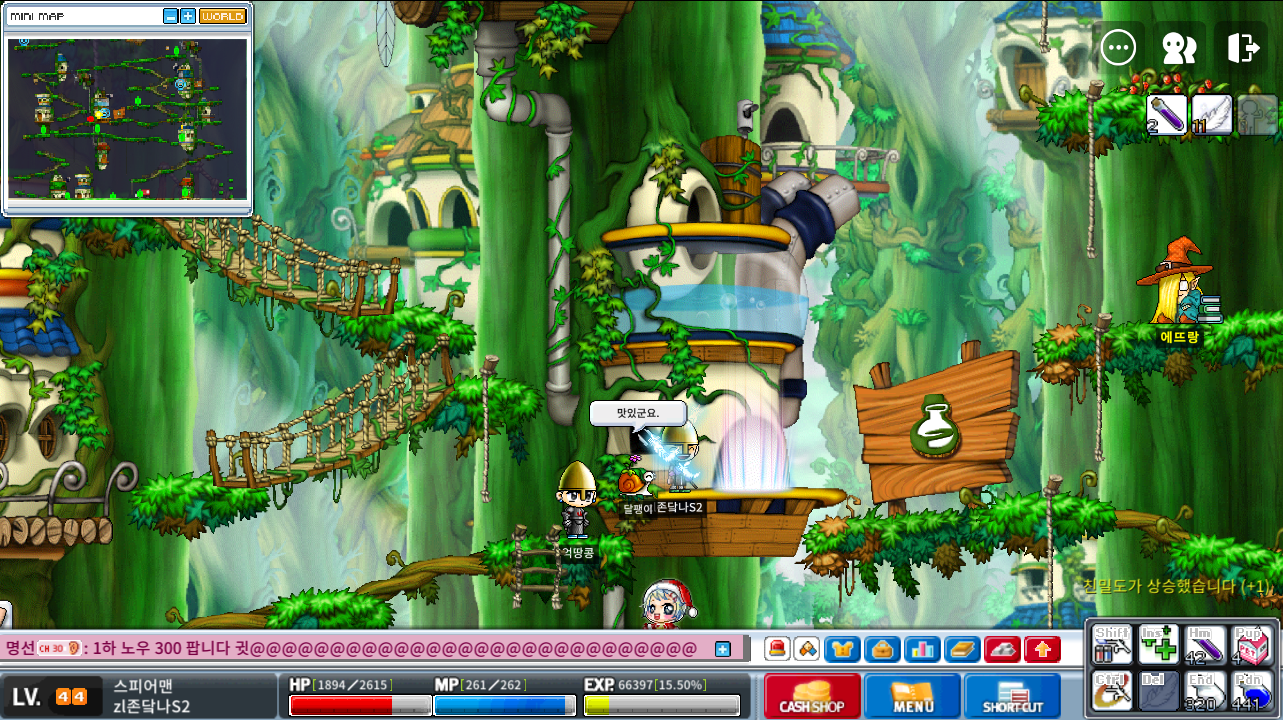Expand the chat with the plus button

coord(723,649)
